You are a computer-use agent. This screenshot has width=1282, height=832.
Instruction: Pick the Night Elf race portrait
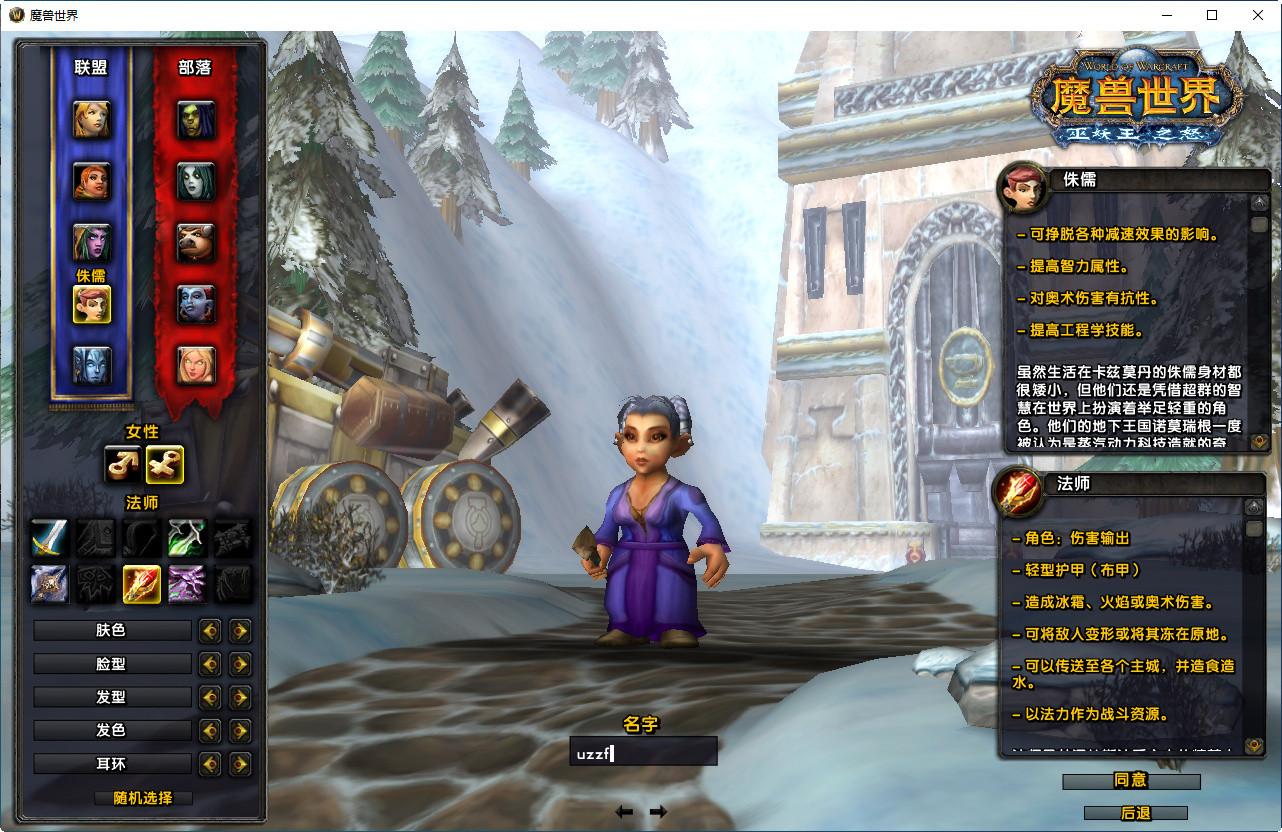click(x=92, y=243)
